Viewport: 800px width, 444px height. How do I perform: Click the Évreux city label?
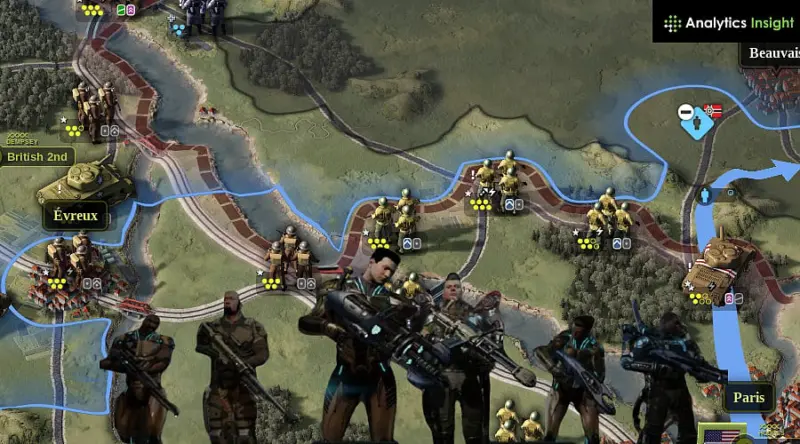point(75,215)
